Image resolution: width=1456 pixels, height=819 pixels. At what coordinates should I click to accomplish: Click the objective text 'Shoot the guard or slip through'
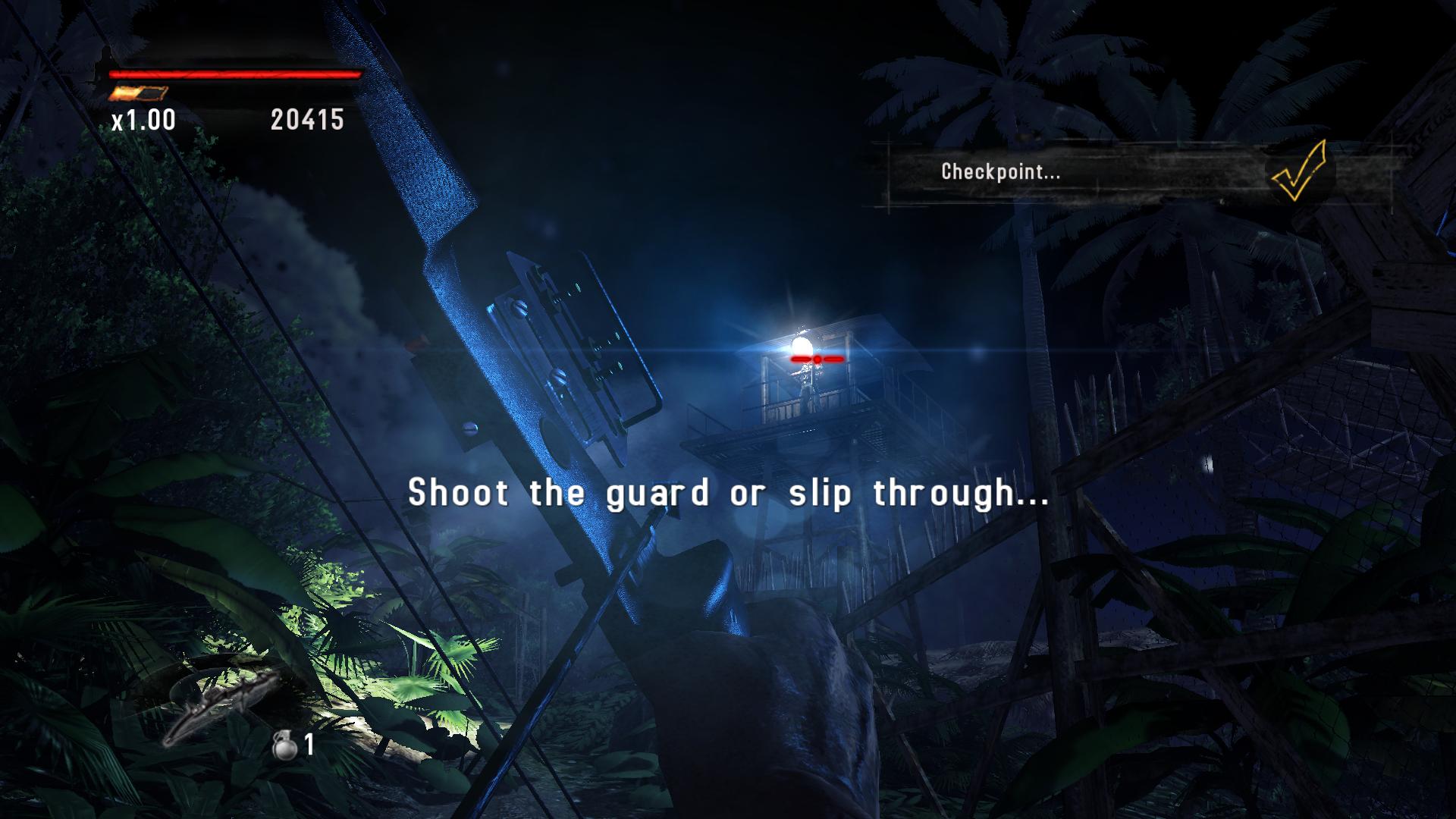728,493
